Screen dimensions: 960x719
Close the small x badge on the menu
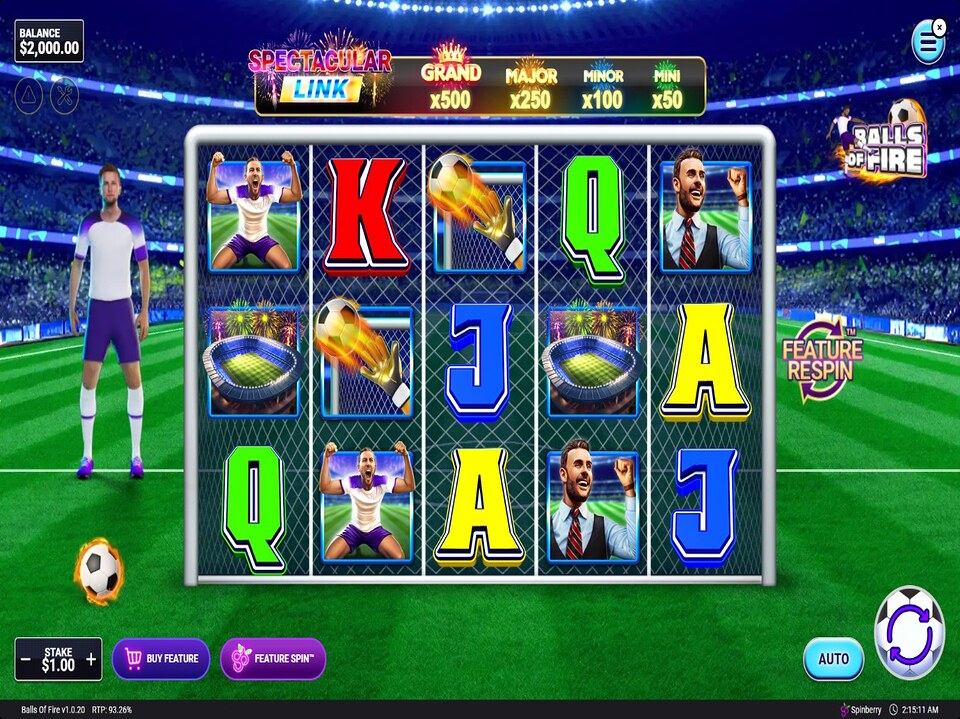click(940, 26)
